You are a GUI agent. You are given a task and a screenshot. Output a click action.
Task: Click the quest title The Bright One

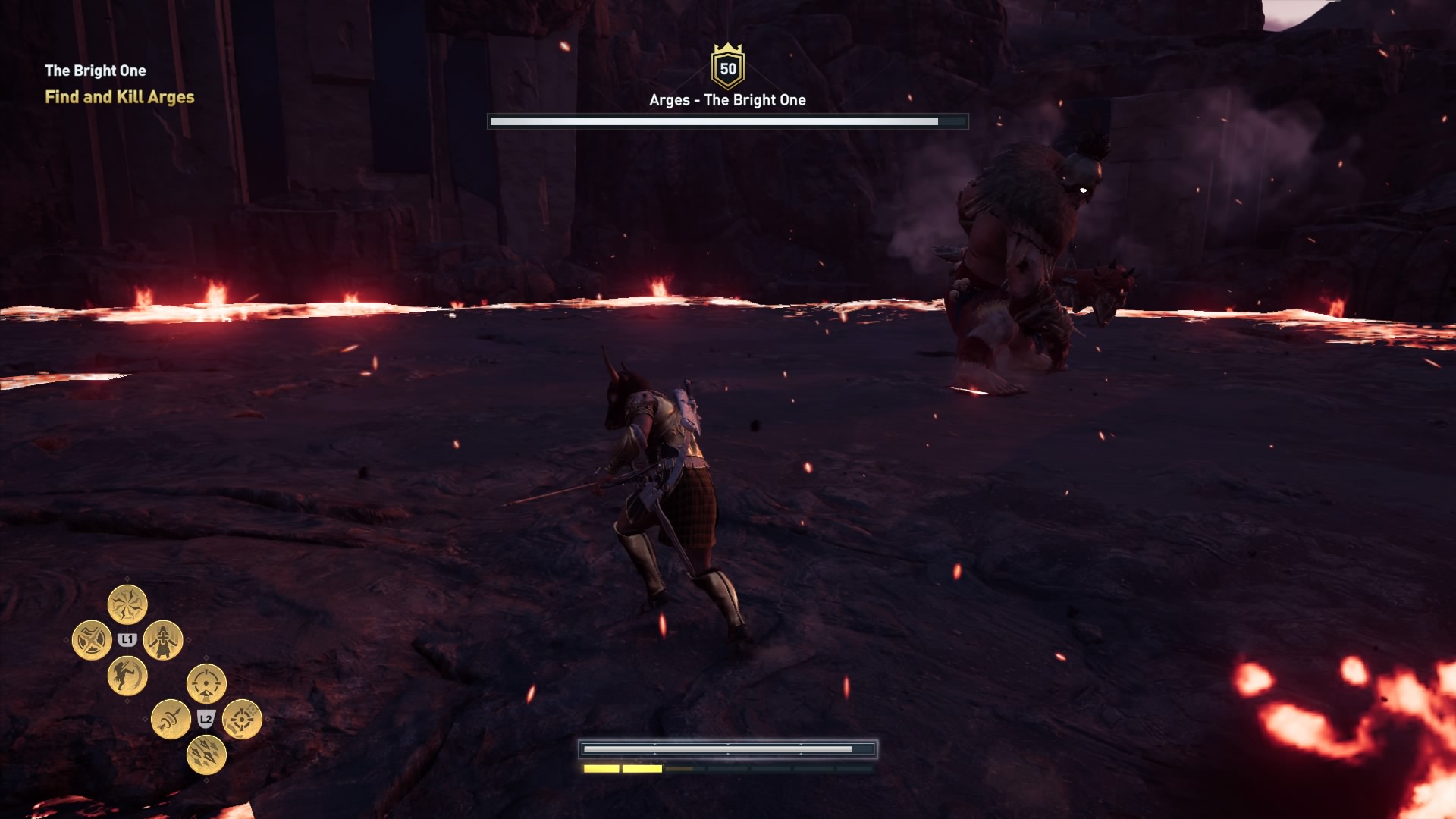coord(96,71)
